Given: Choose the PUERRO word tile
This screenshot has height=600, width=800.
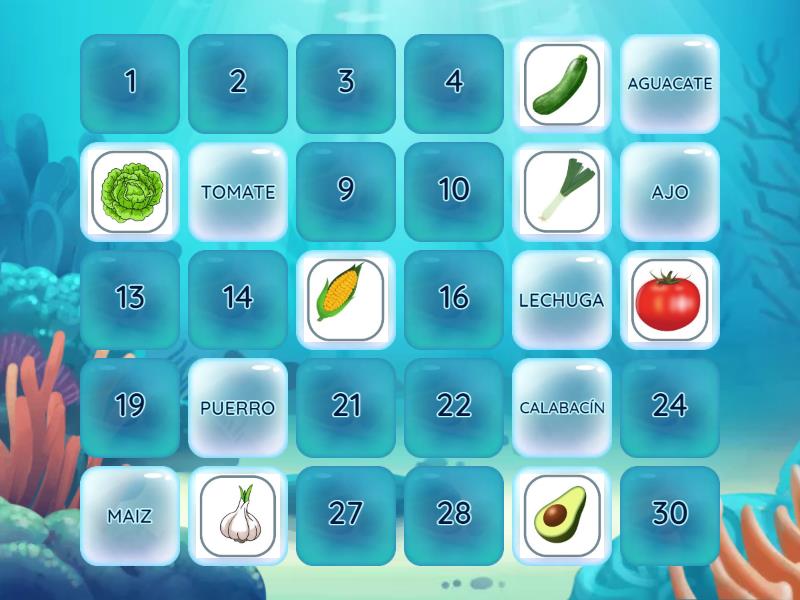Looking at the screenshot, I should (x=238, y=407).
